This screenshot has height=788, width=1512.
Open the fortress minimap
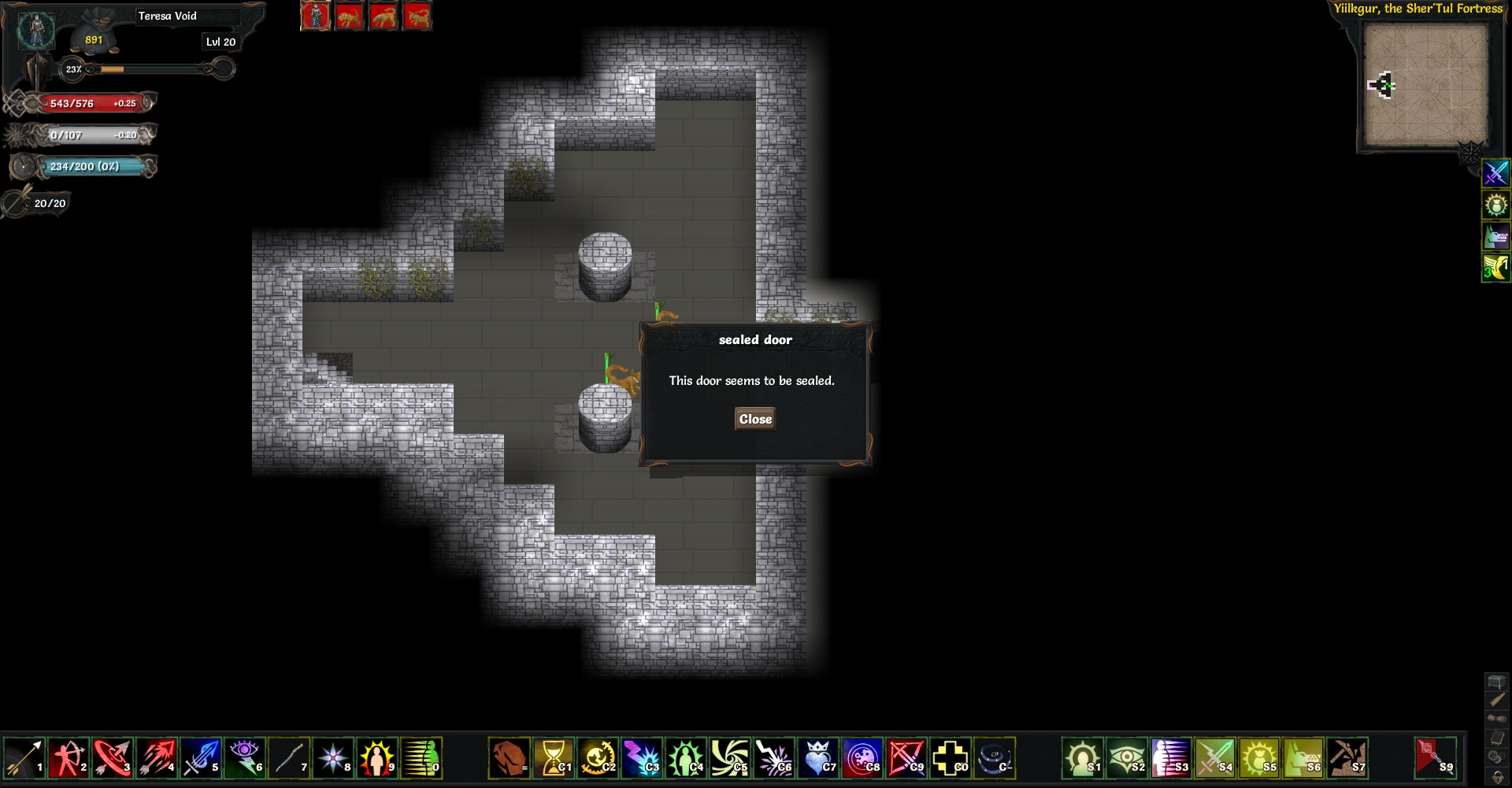click(1425, 85)
